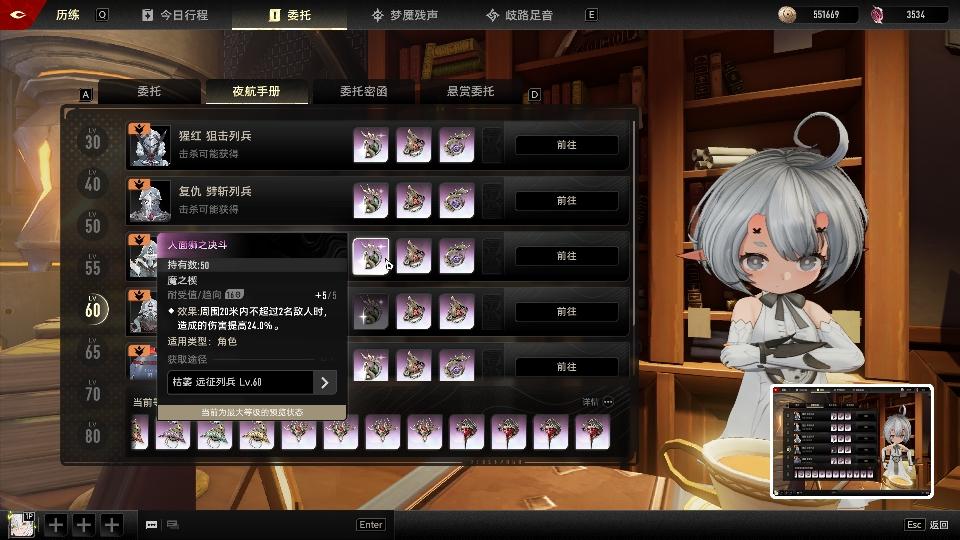Choose level 80 in the level list
Viewport: 960px width, 540px height.
93,436
